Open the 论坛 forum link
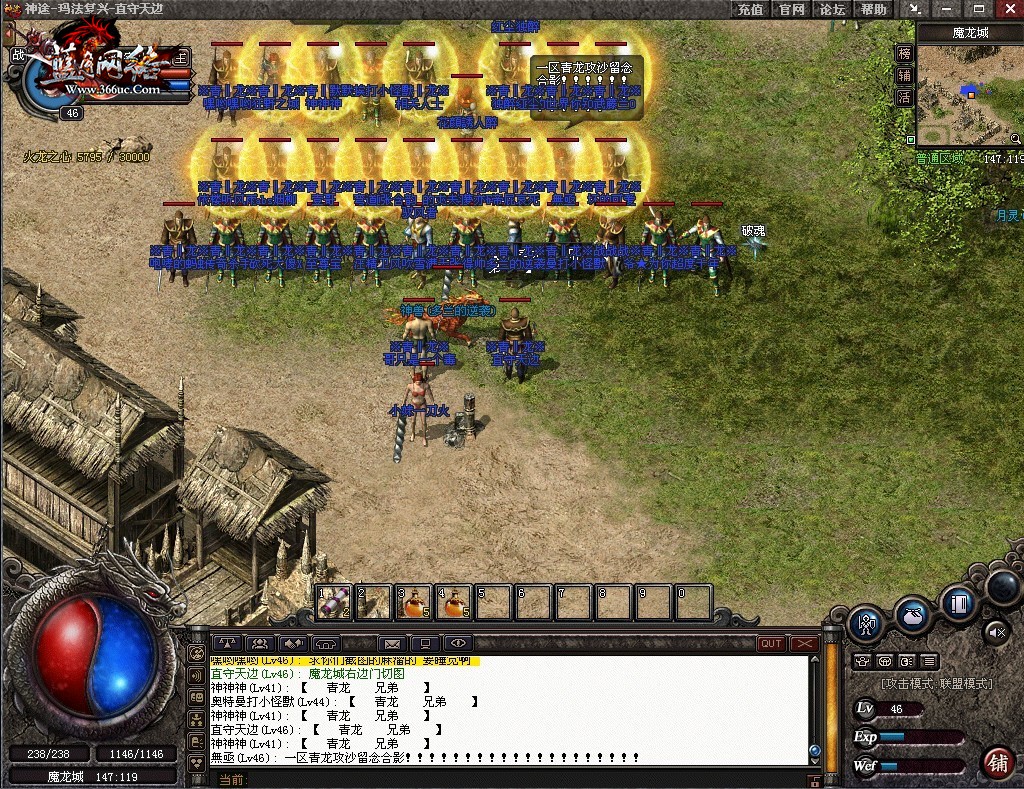This screenshot has width=1024, height=789. 832,9
